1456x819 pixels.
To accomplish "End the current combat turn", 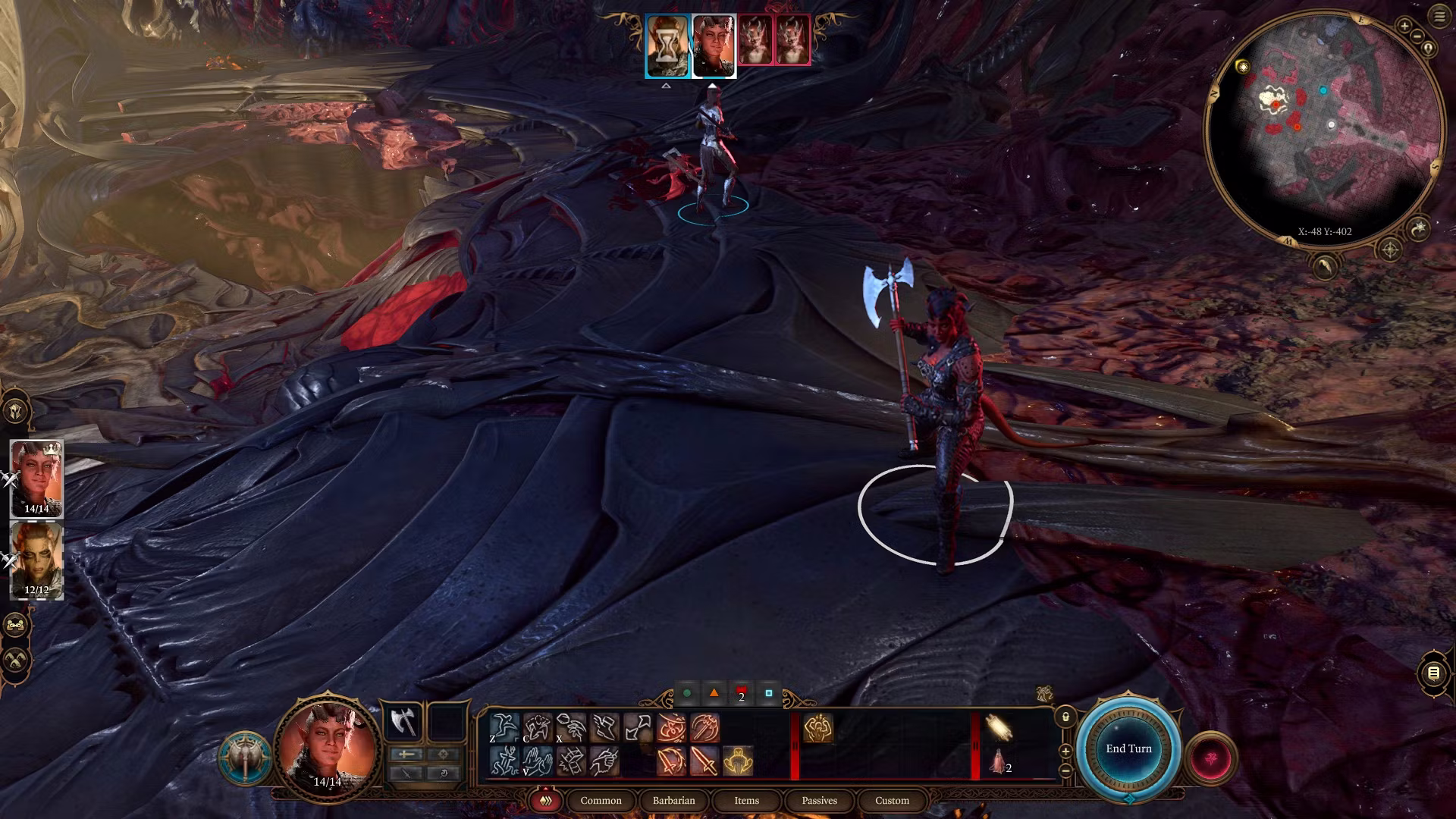I will point(1128,748).
